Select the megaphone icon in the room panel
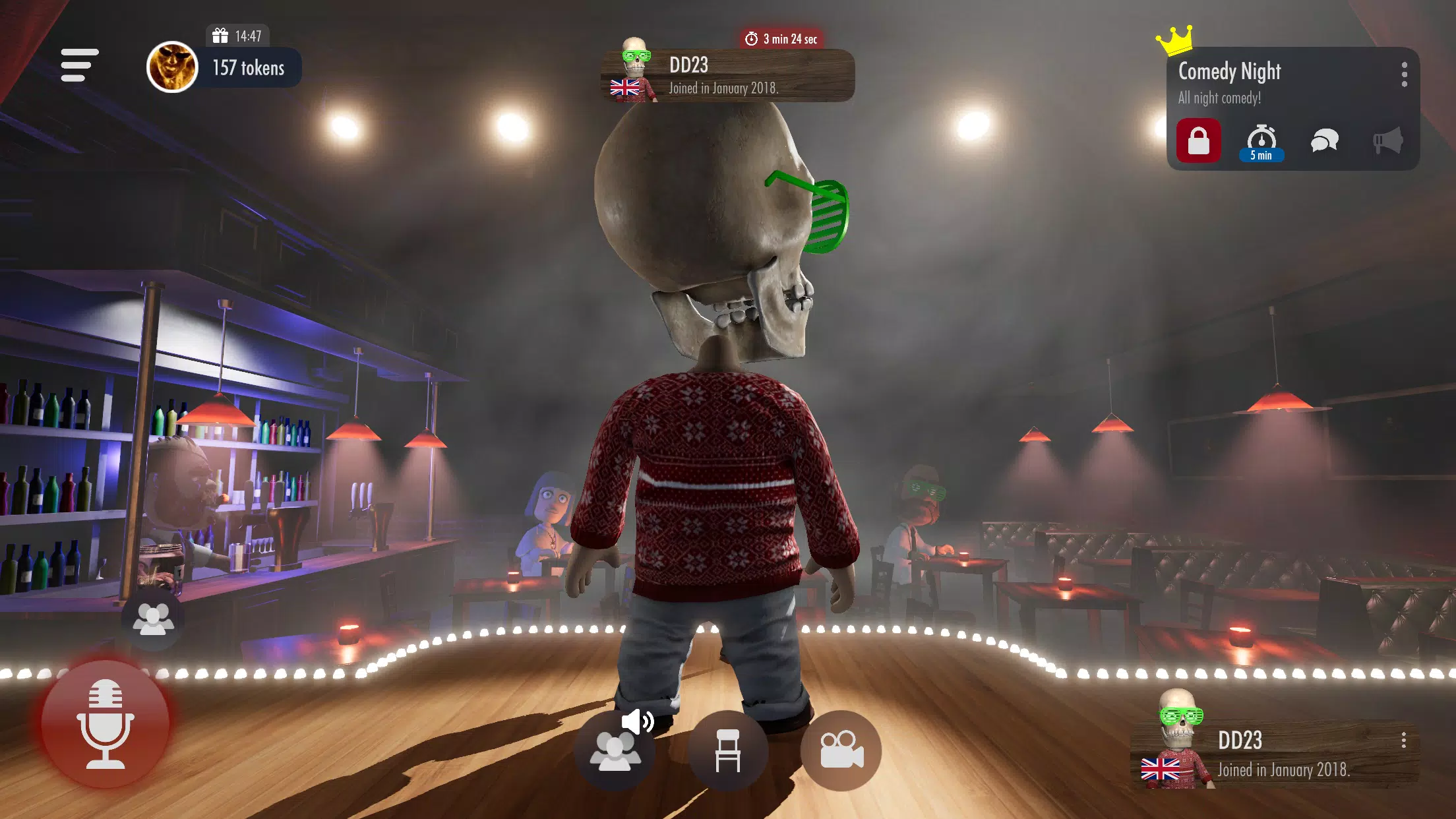1456x819 pixels. click(1389, 139)
